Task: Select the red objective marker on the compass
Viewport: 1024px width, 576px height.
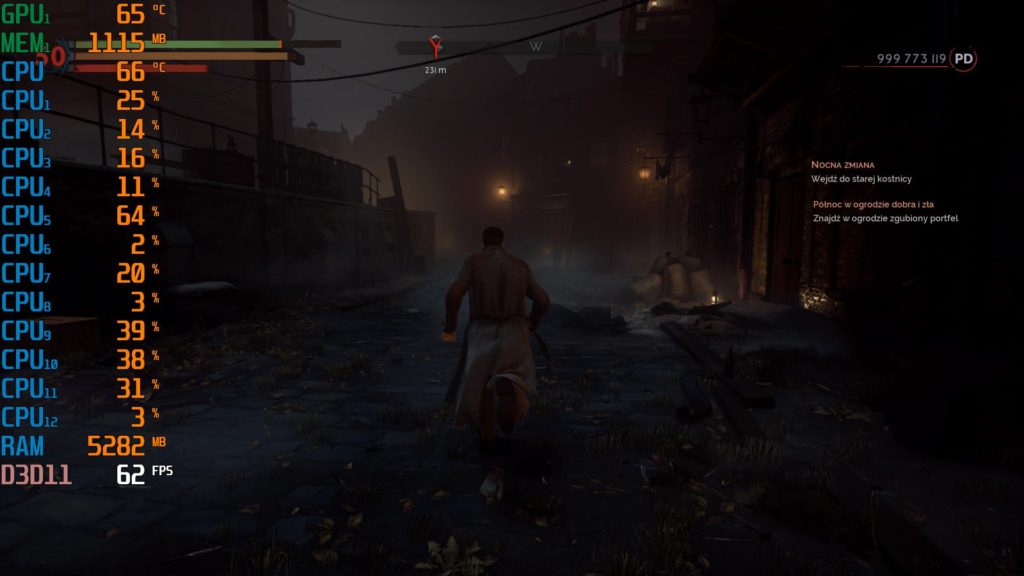Action: (x=434, y=46)
